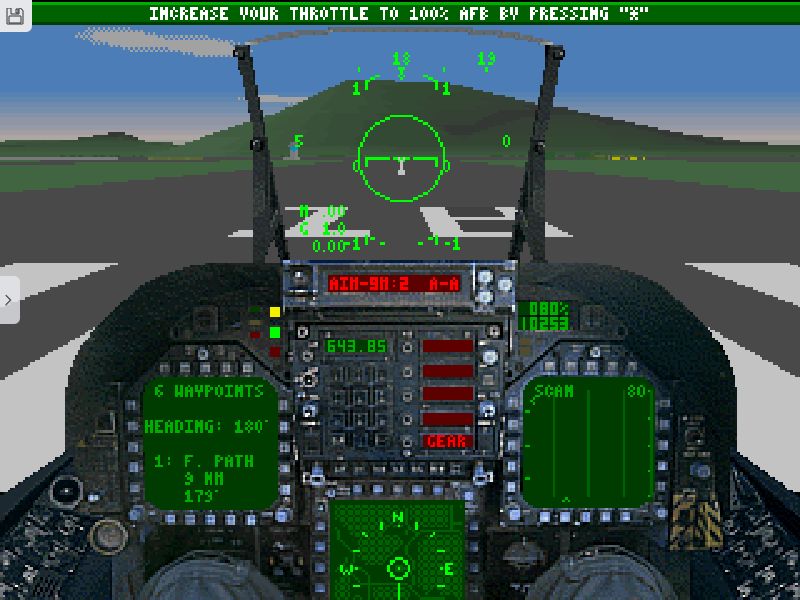The width and height of the screenshot is (800, 600).
Task: Select the AIM-9M weapon readout panel
Action: click(395, 284)
